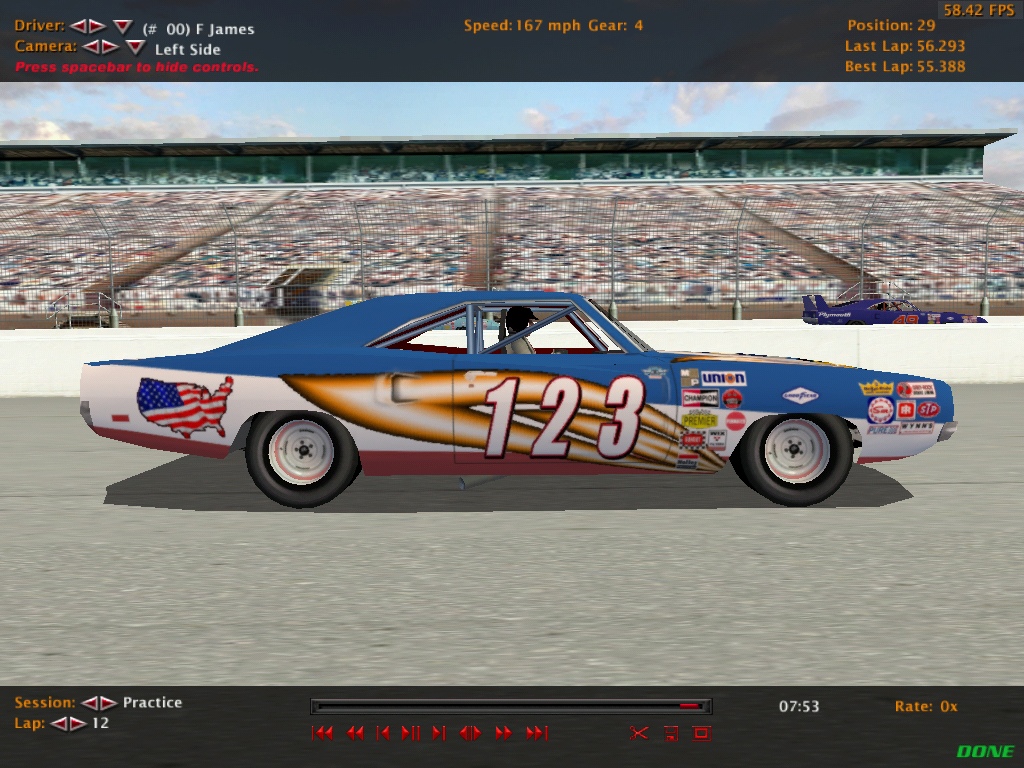Step back one frame in replay
Screen dimensions: 1024x768
(383, 733)
